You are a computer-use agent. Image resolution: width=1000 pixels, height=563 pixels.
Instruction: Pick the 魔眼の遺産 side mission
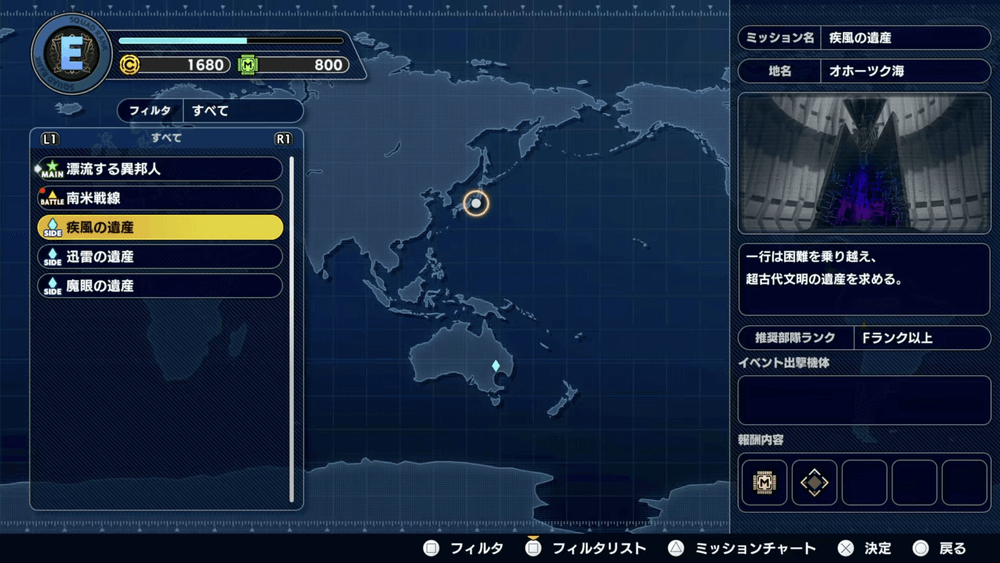pyautogui.click(x=160, y=285)
